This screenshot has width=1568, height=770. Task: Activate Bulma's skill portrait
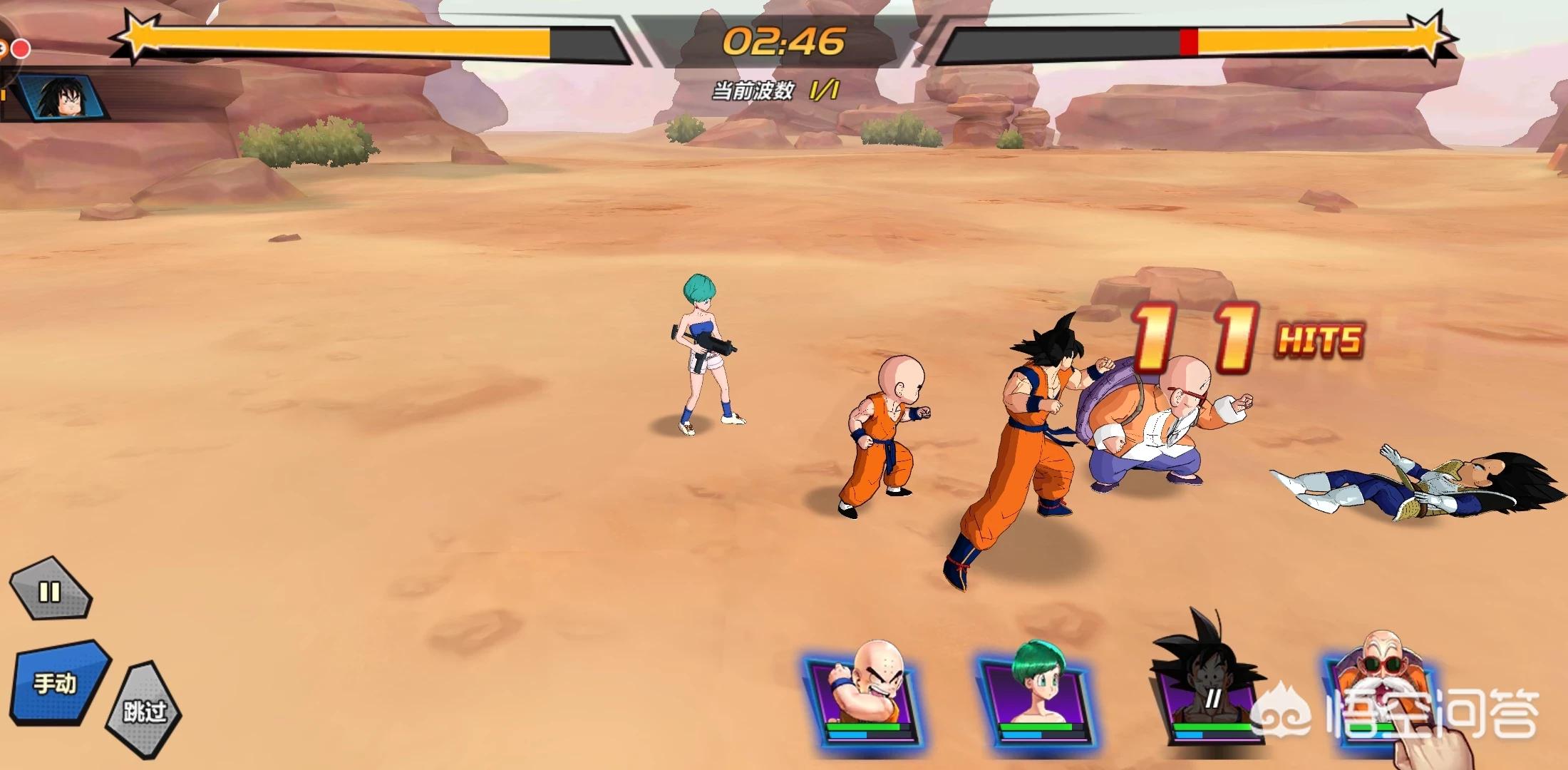tap(1034, 695)
